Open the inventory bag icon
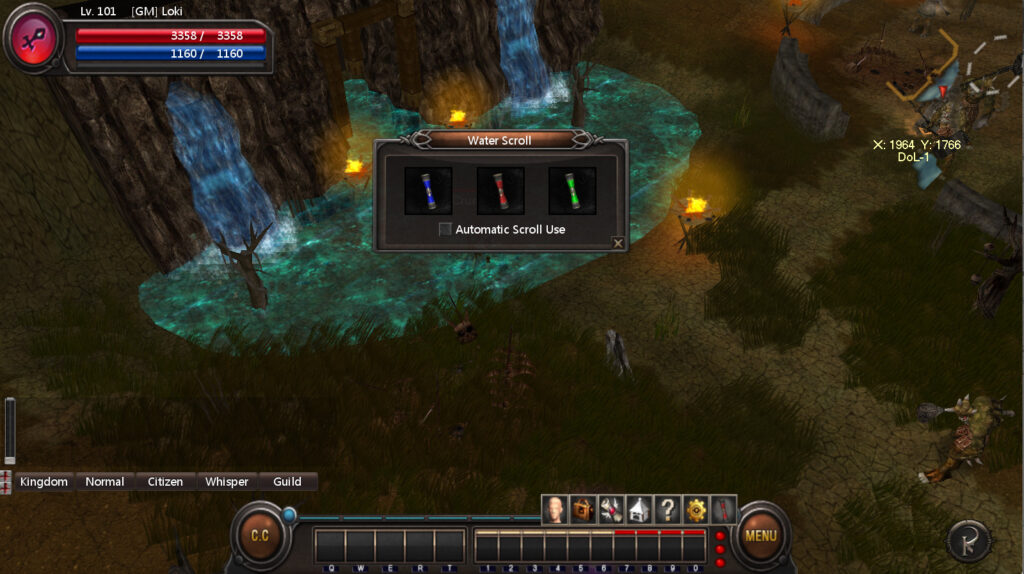Image resolution: width=1024 pixels, height=574 pixels. [583, 510]
